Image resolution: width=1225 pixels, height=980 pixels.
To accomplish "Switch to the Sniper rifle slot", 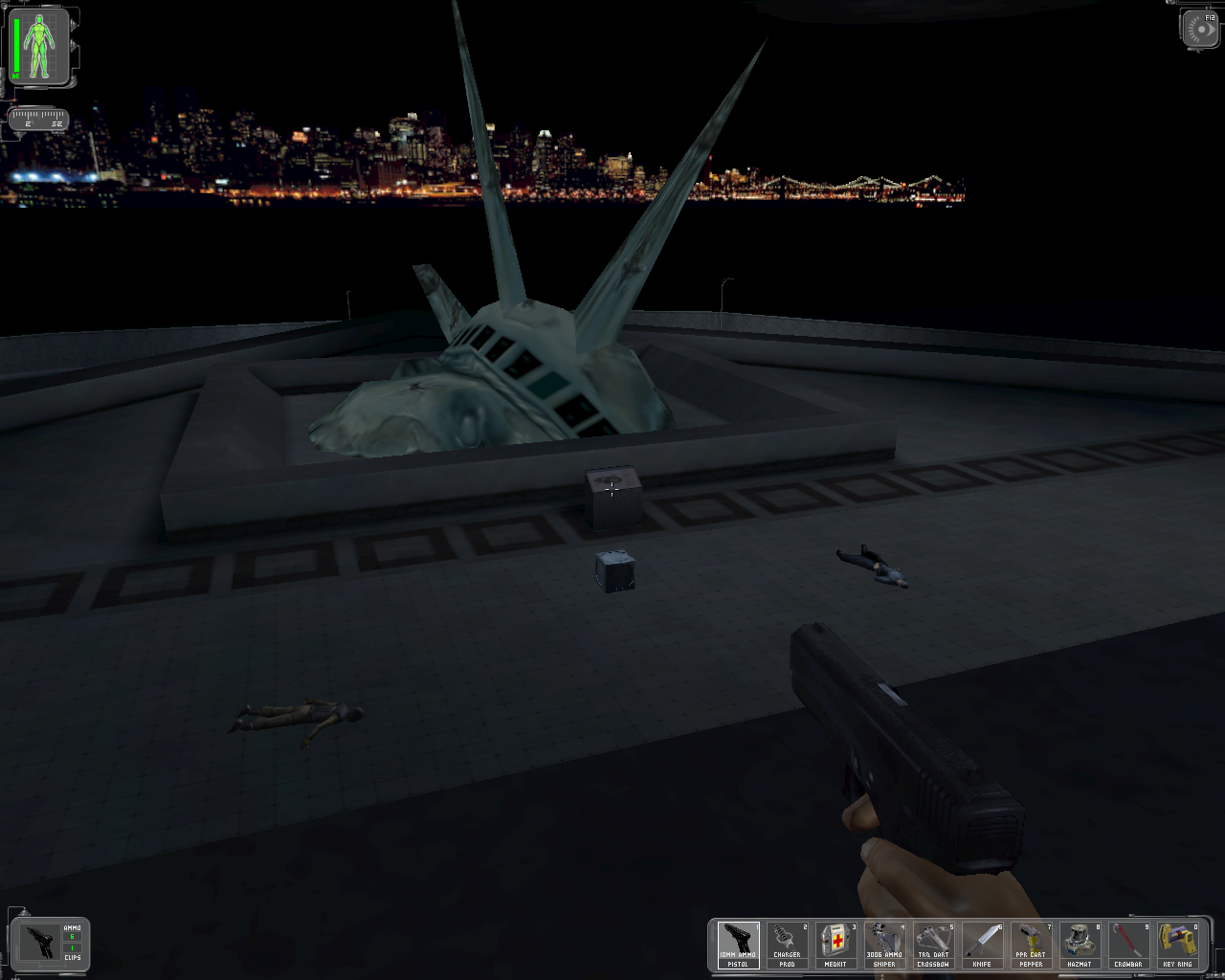I will coord(884,944).
